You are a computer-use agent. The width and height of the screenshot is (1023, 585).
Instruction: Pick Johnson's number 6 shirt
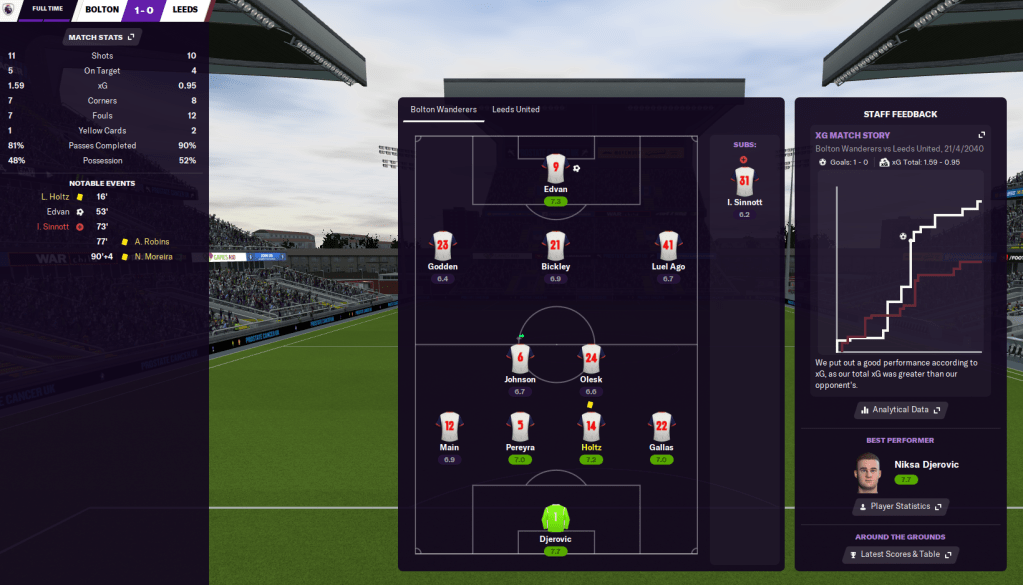coord(519,358)
